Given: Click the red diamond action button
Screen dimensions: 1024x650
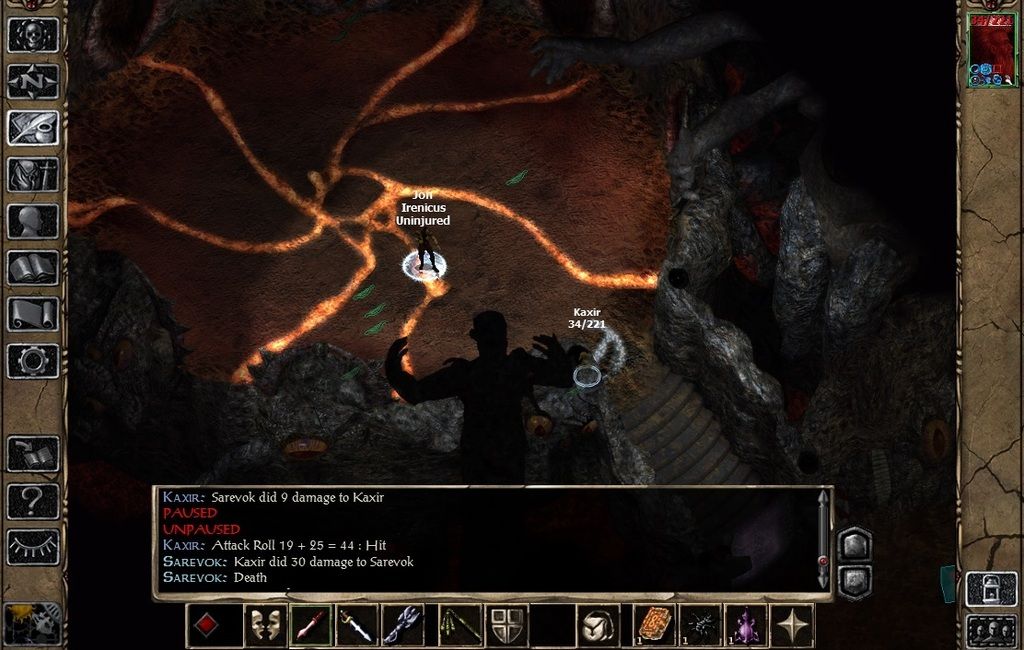Looking at the screenshot, I should tap(205, 626).
